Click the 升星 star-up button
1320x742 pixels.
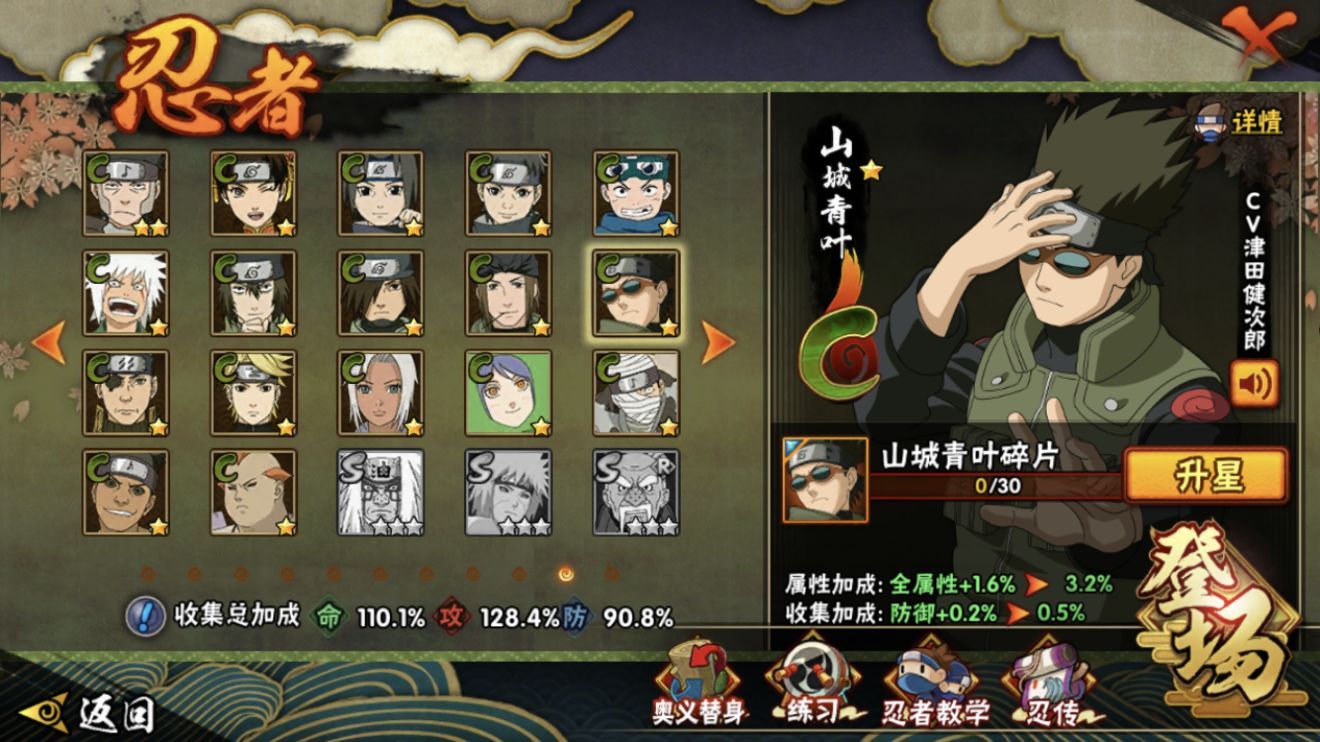1206,474
